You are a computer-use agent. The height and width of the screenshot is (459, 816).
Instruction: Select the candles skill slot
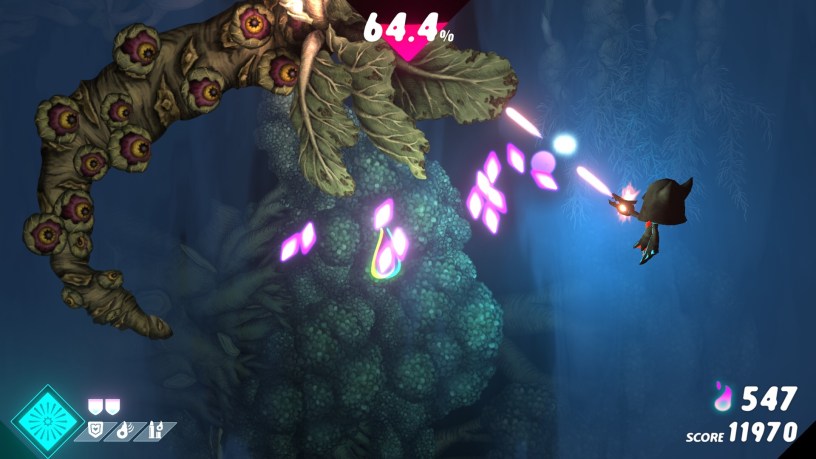click(x=156, y=431)
